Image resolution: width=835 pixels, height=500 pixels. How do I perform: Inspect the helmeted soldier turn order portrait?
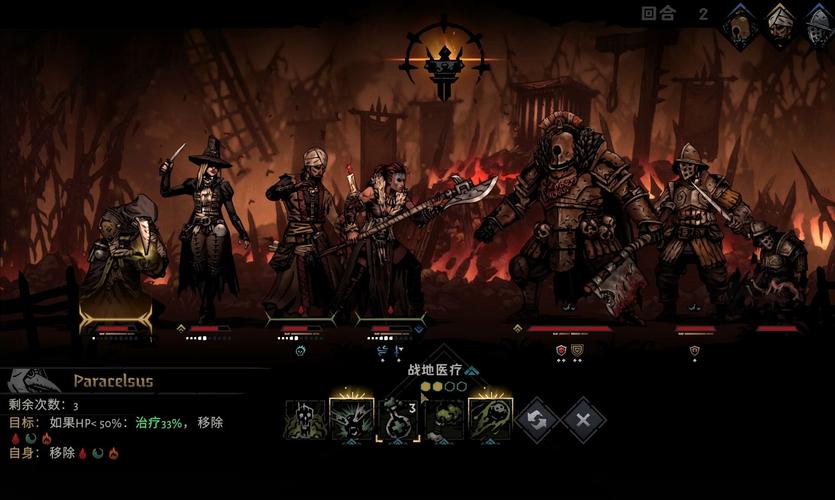(818, 26)
